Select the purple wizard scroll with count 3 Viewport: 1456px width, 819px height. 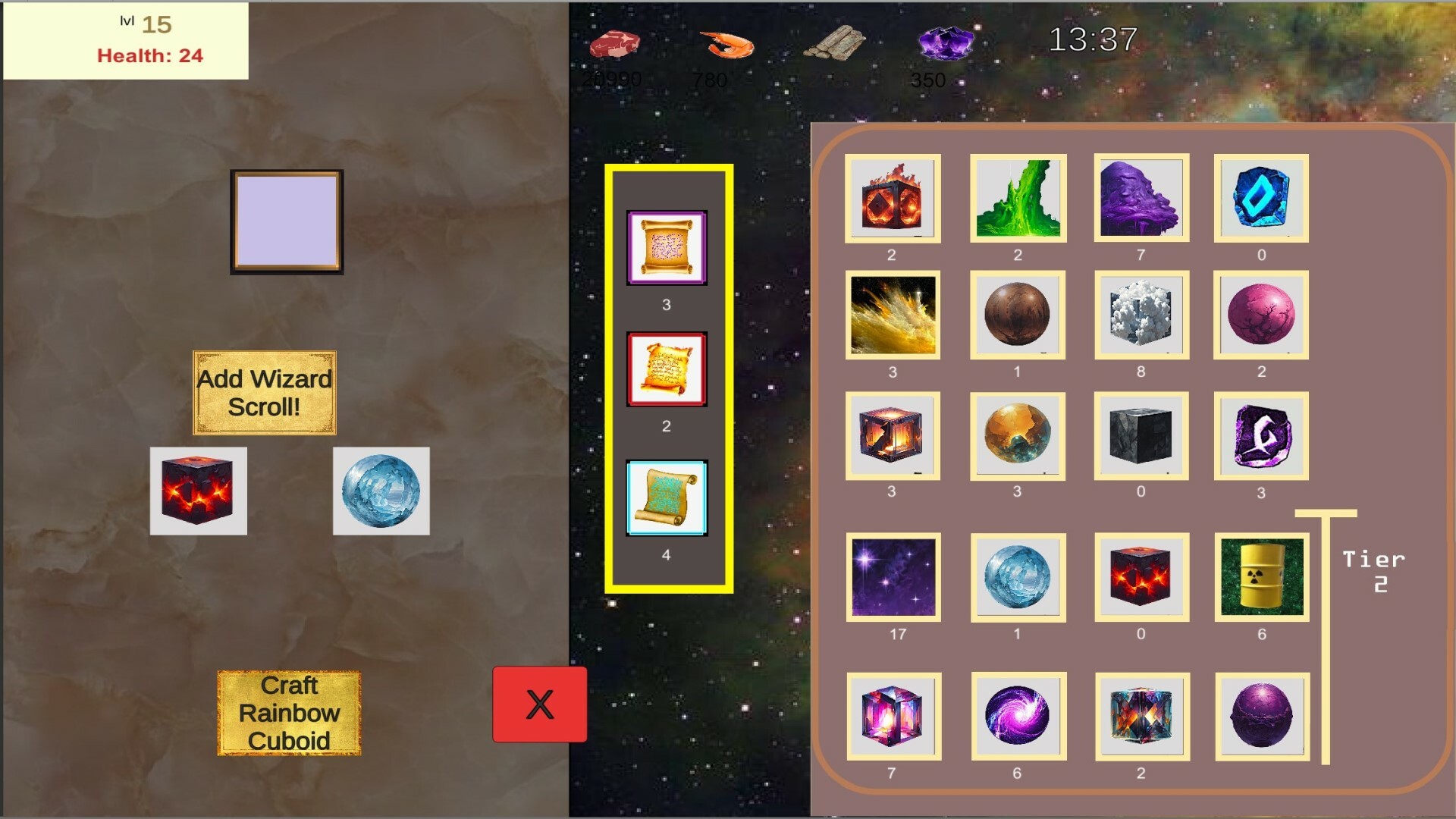(x=666, y=246)
